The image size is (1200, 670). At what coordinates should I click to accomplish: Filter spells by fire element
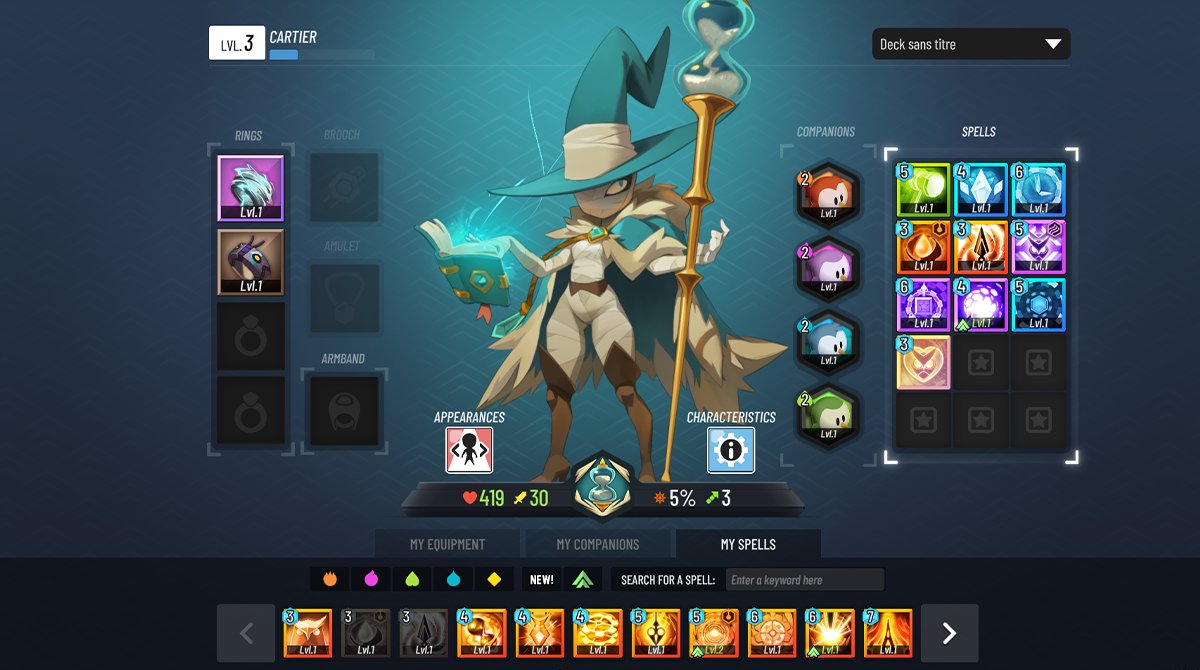click(x=329, y=580)
